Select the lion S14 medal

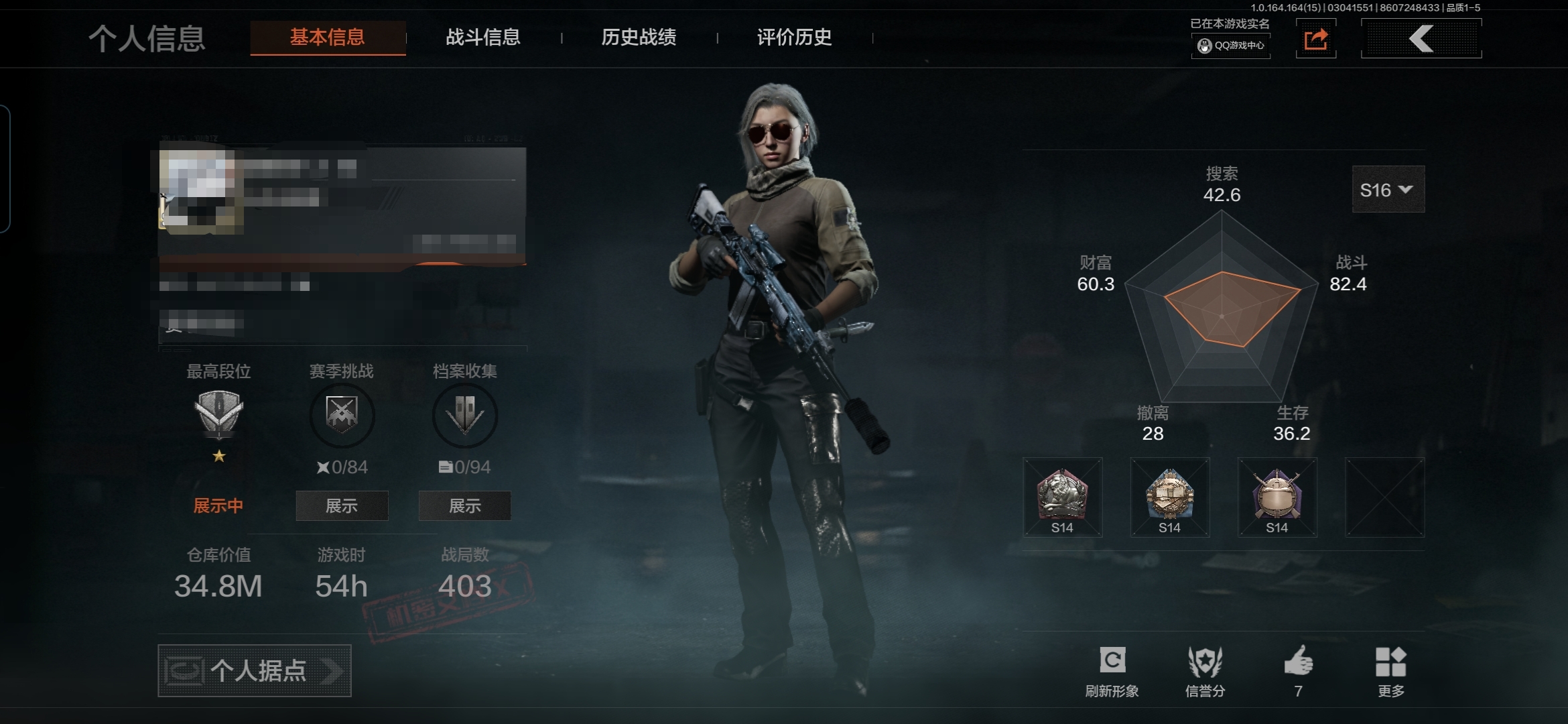pos(1063,497)
